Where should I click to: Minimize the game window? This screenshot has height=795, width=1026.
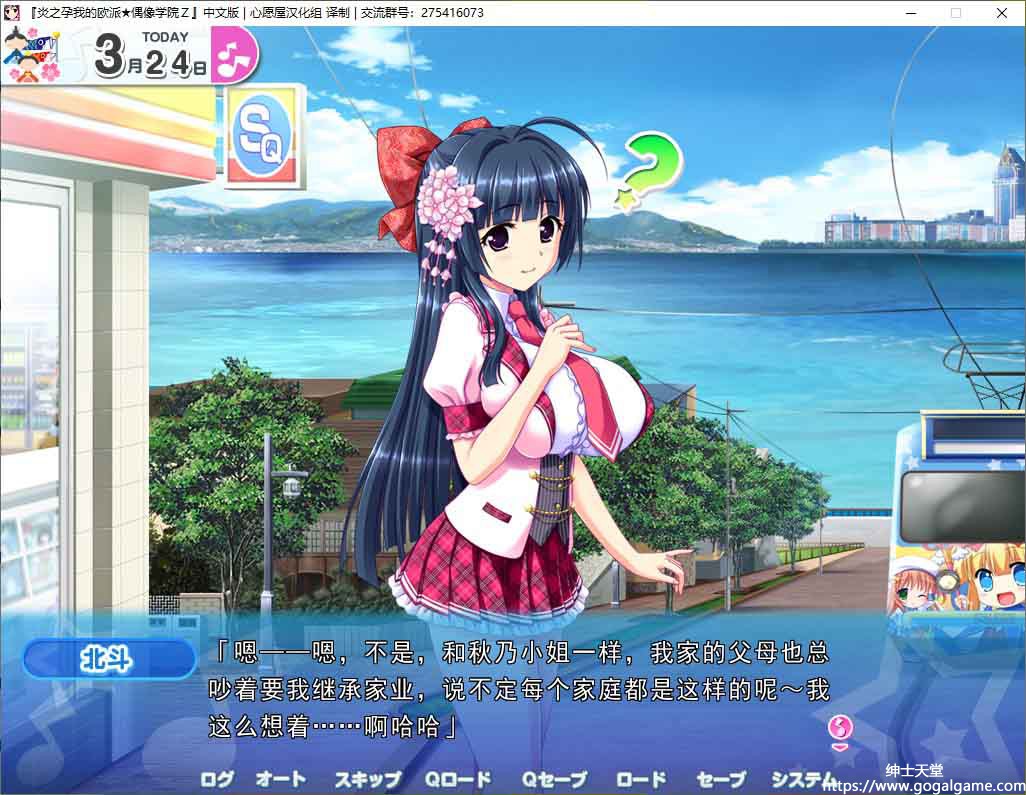911,13
